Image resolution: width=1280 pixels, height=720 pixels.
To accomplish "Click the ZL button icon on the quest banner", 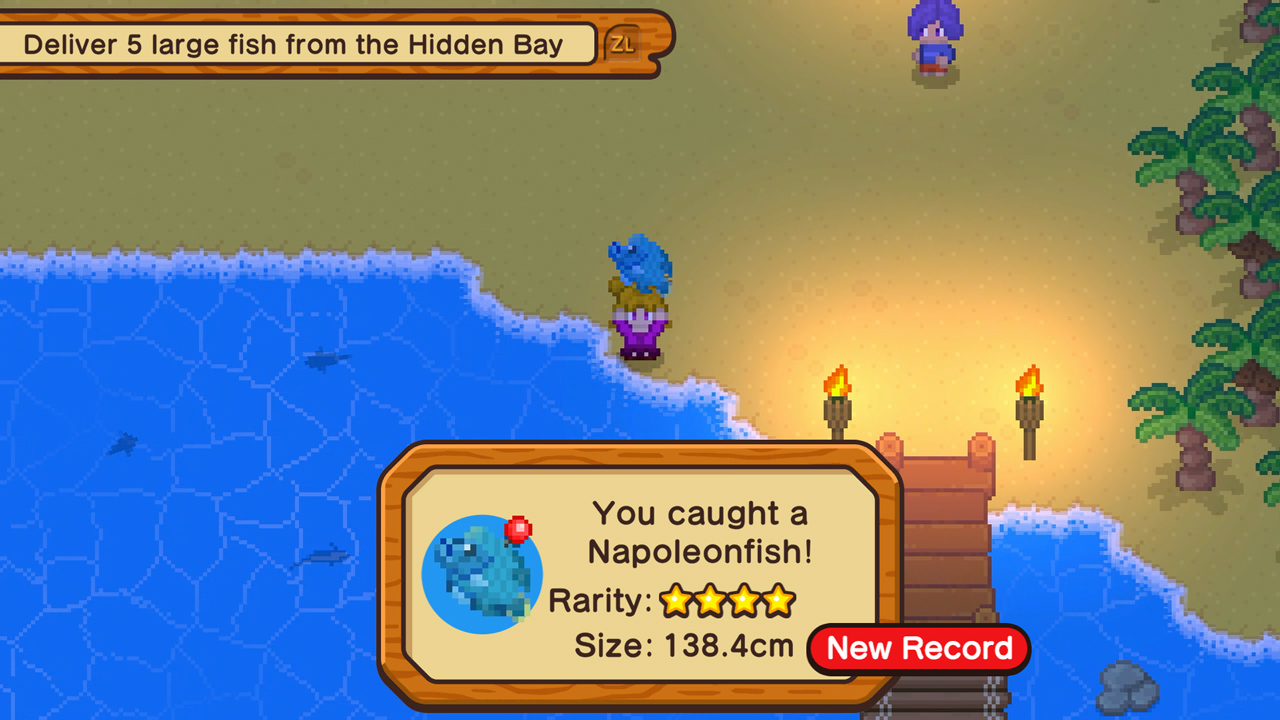I will [x=624, y=44].
